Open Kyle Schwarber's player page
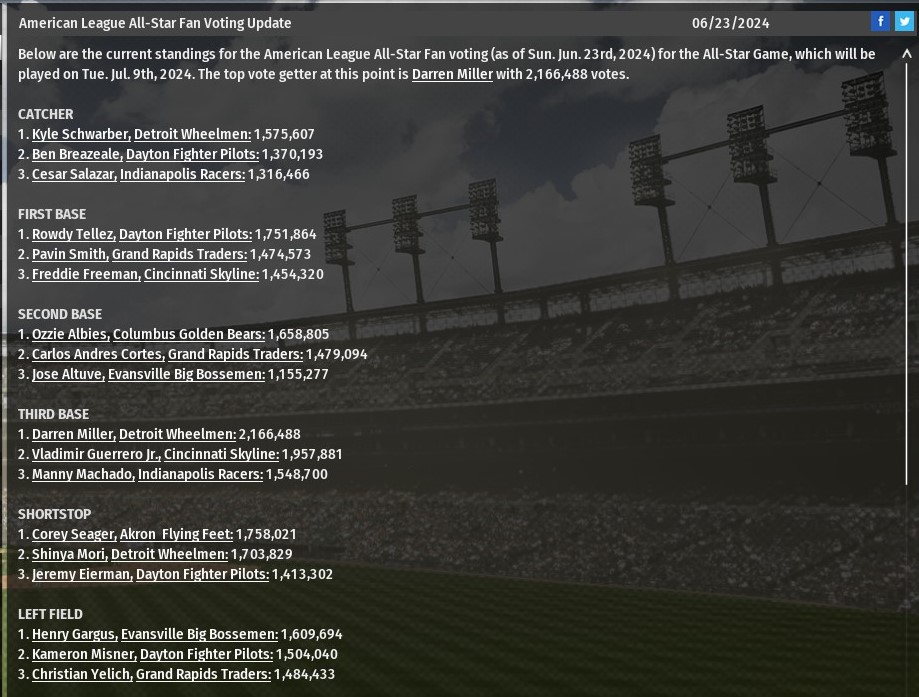This screenshot has height=697, width=919. point(80,134)
